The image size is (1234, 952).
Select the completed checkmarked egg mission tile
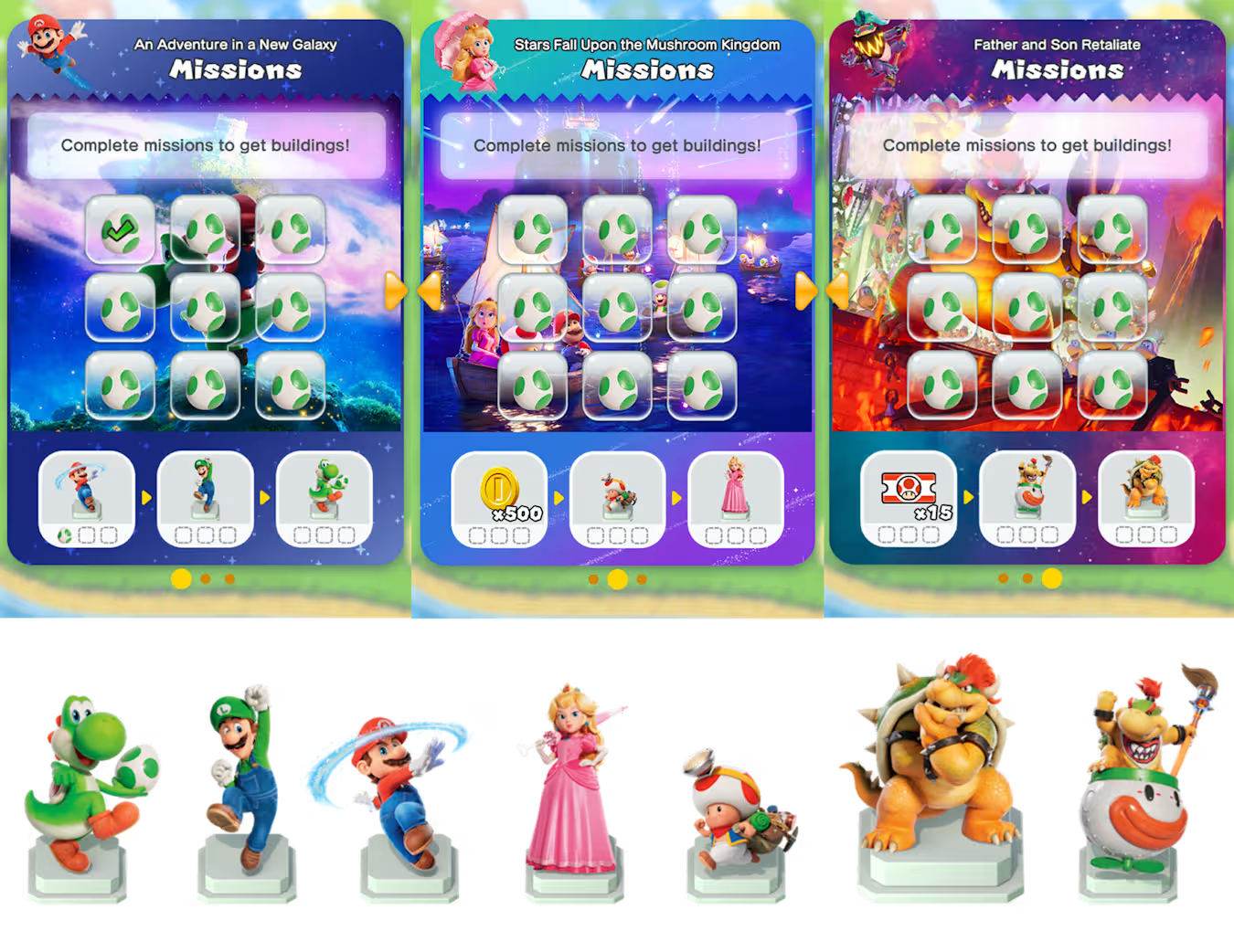click(122, 230)
